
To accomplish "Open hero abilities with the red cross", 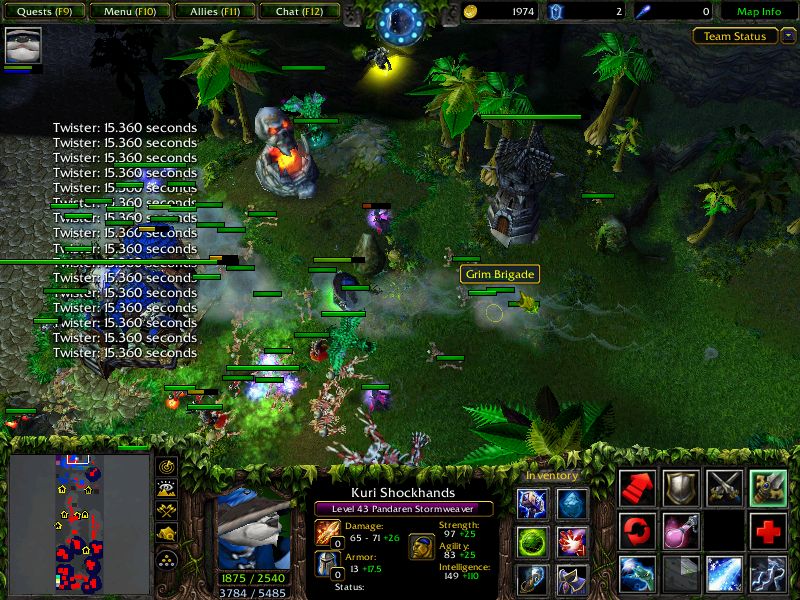I will pos(769,530).
